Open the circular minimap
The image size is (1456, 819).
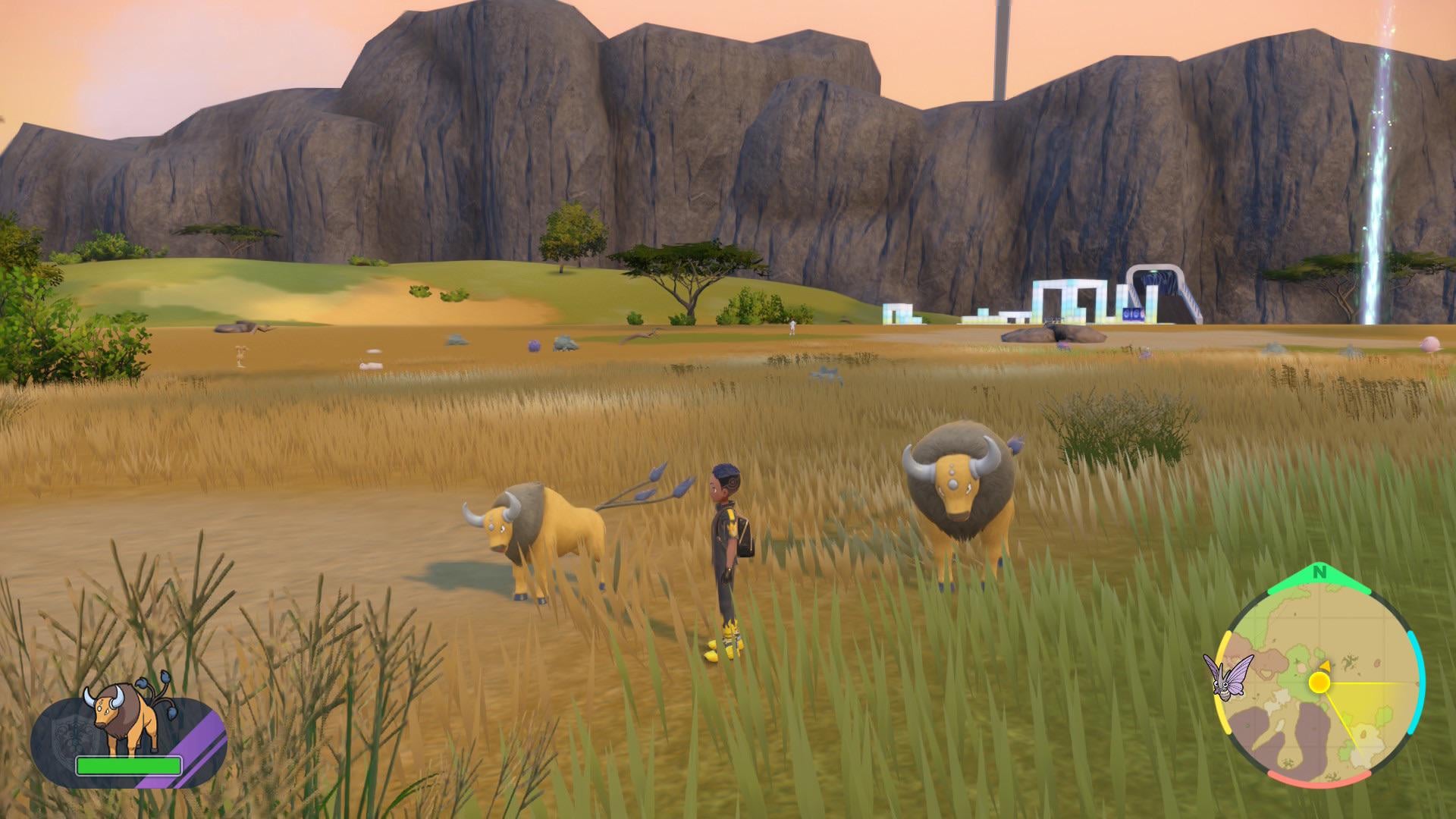tap(1319, 684)
